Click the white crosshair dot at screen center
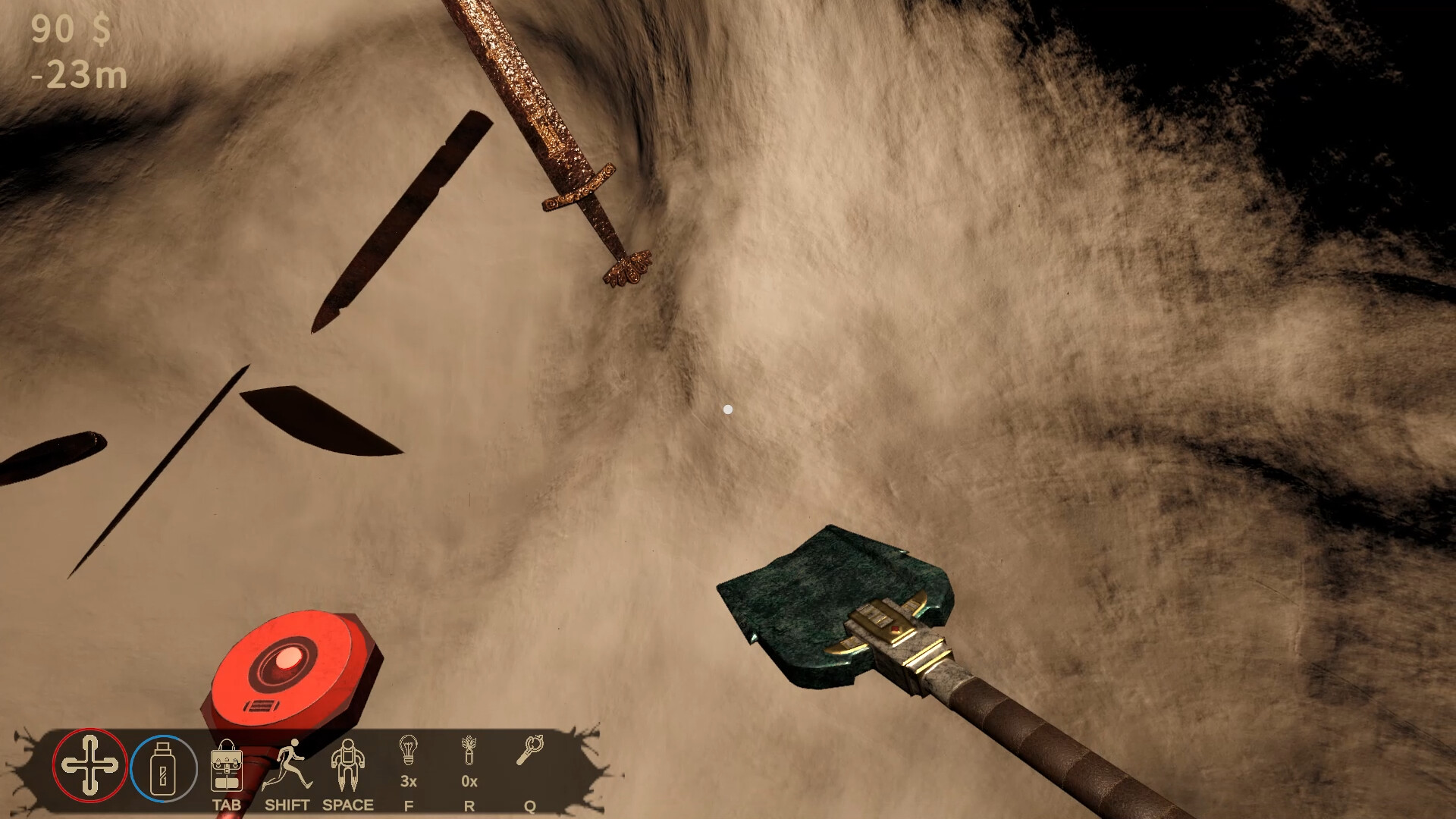 [729, 409]
